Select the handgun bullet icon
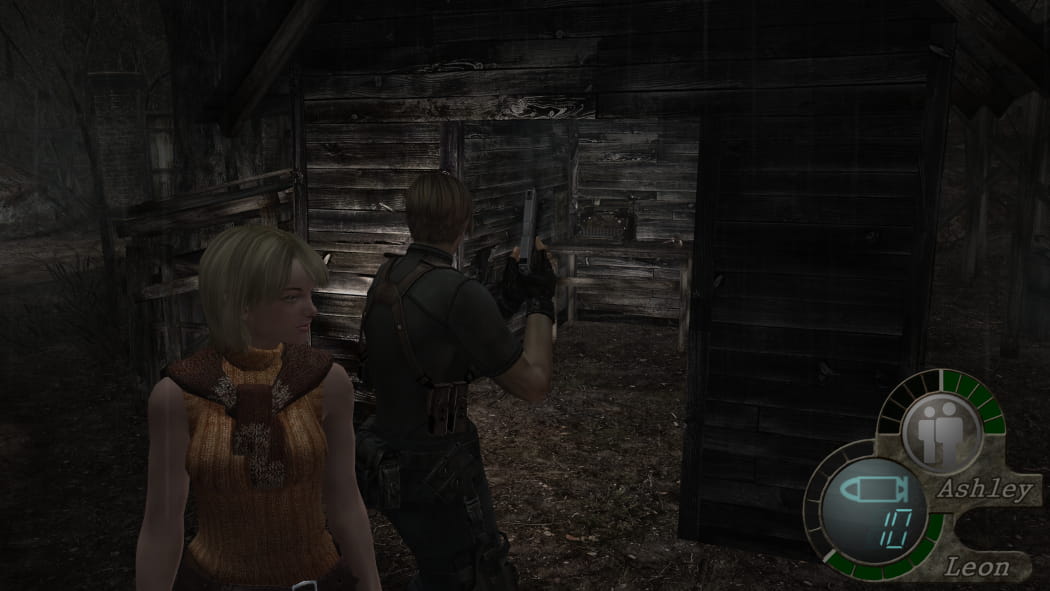 pos(872,491)
